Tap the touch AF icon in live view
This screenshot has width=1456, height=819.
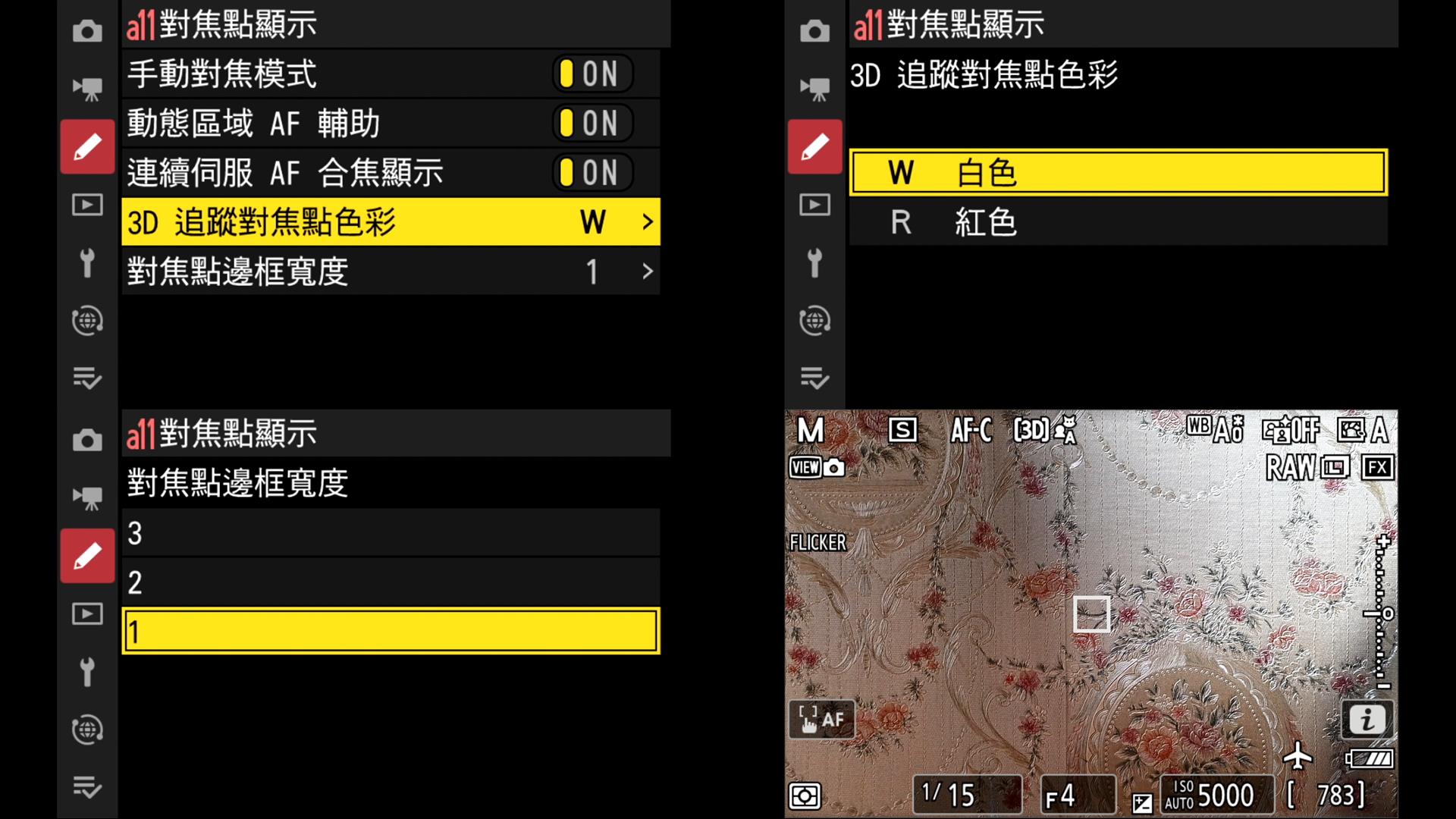(821, 719)
